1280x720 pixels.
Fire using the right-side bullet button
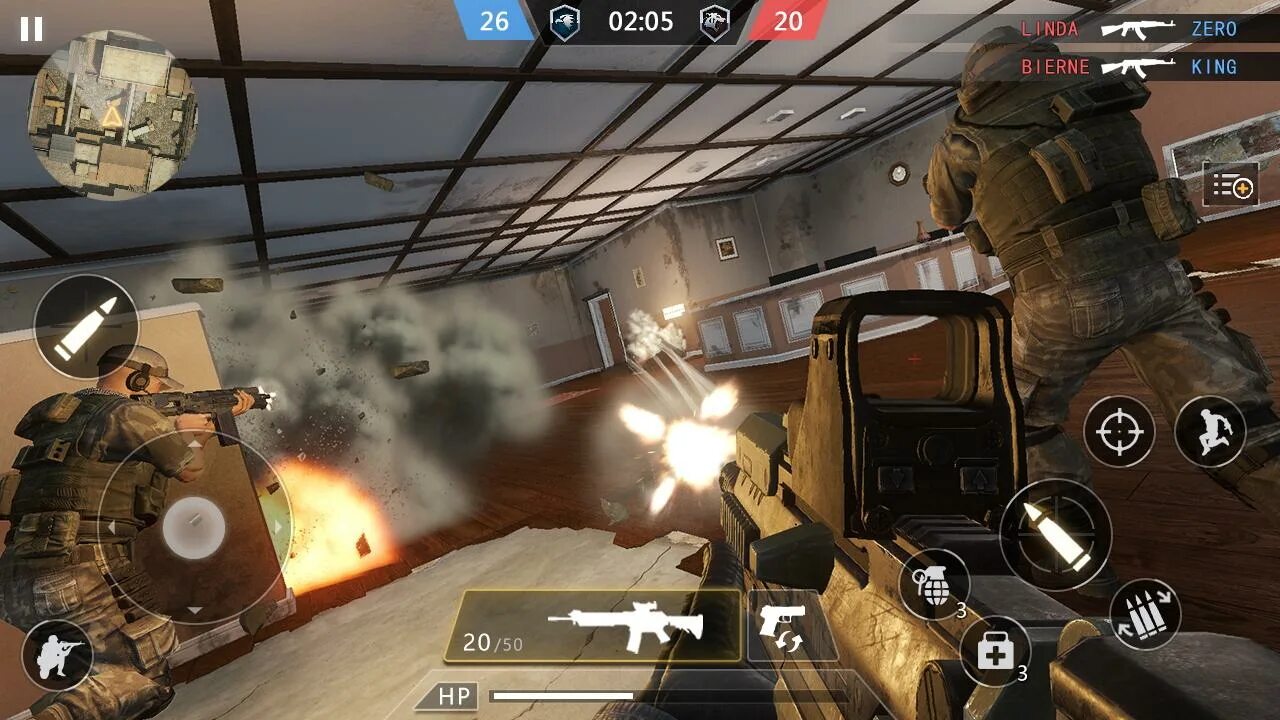[x=1055, y=534]
